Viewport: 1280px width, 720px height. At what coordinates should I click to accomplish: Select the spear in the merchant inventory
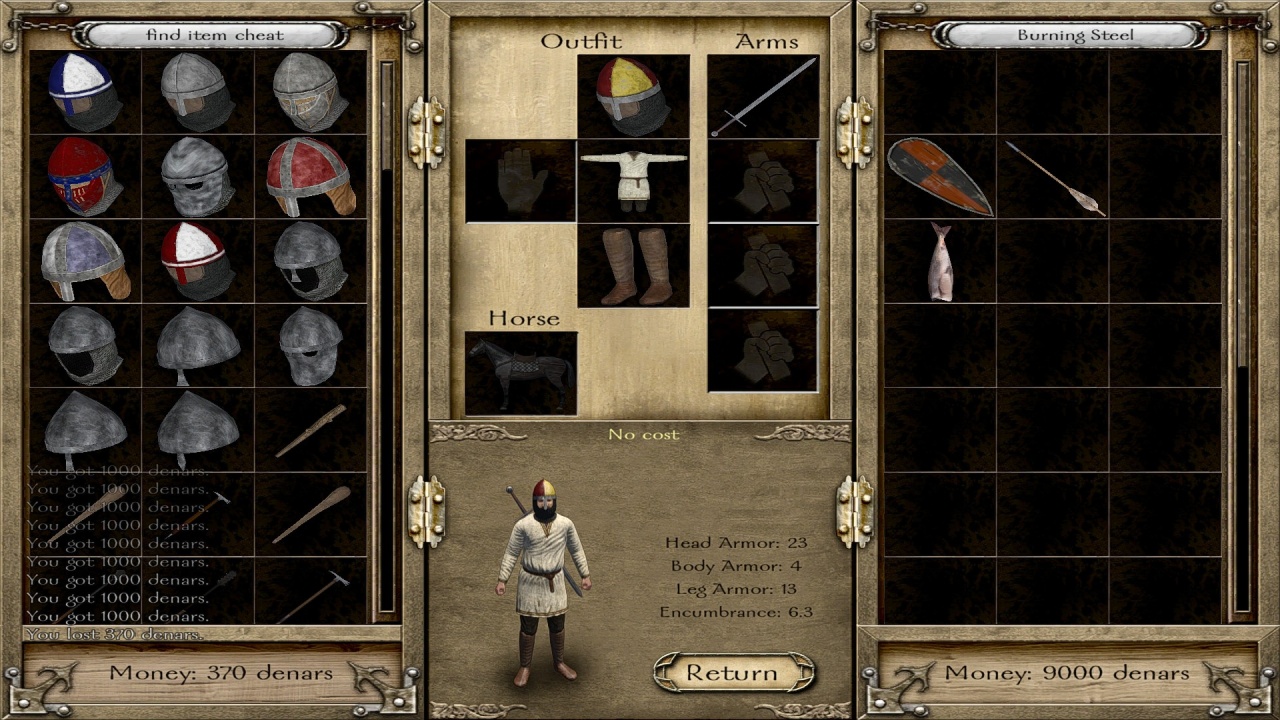1053,178
